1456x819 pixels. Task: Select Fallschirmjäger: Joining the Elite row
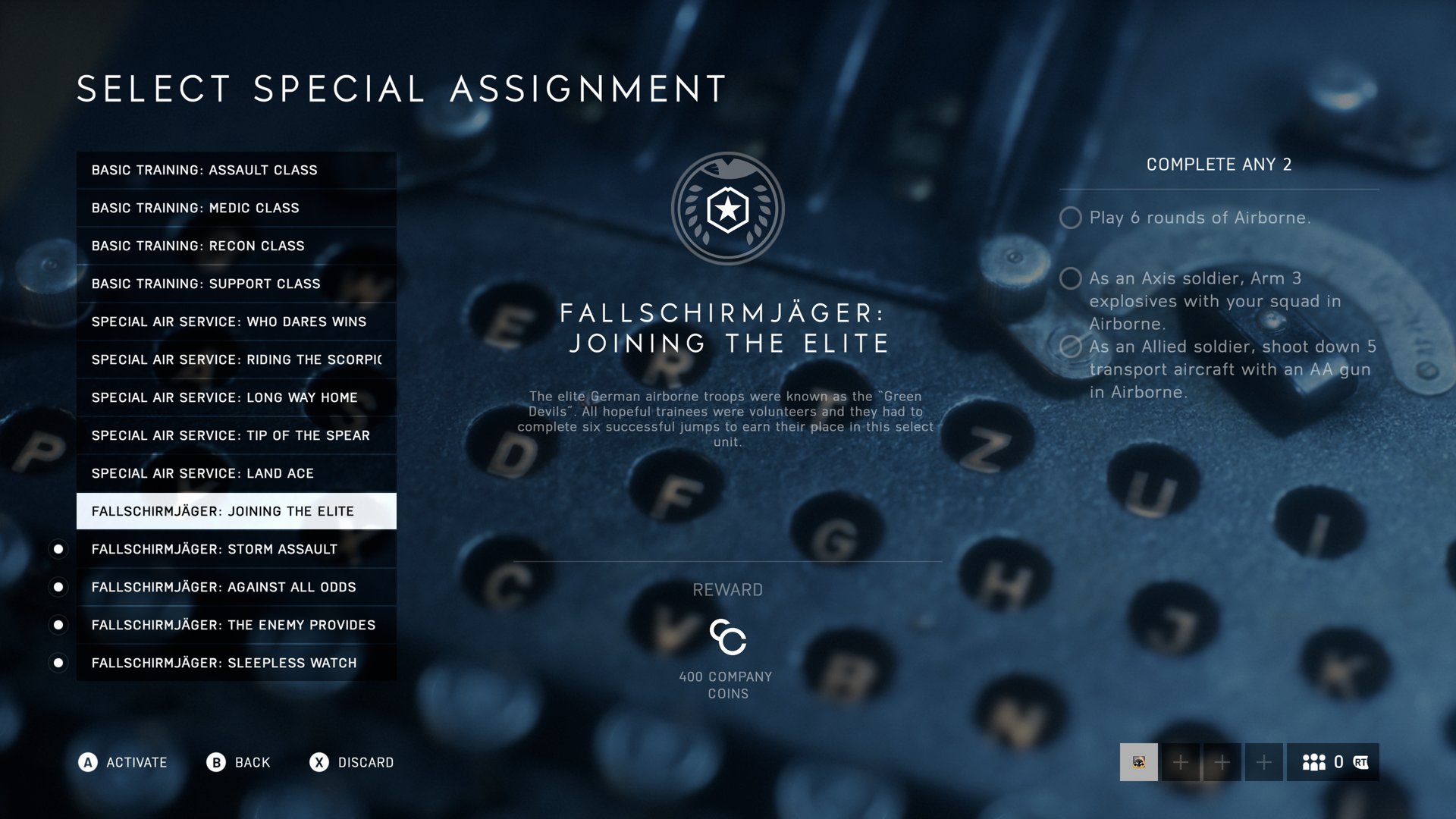pyautogui.click(x=236, y=511)
